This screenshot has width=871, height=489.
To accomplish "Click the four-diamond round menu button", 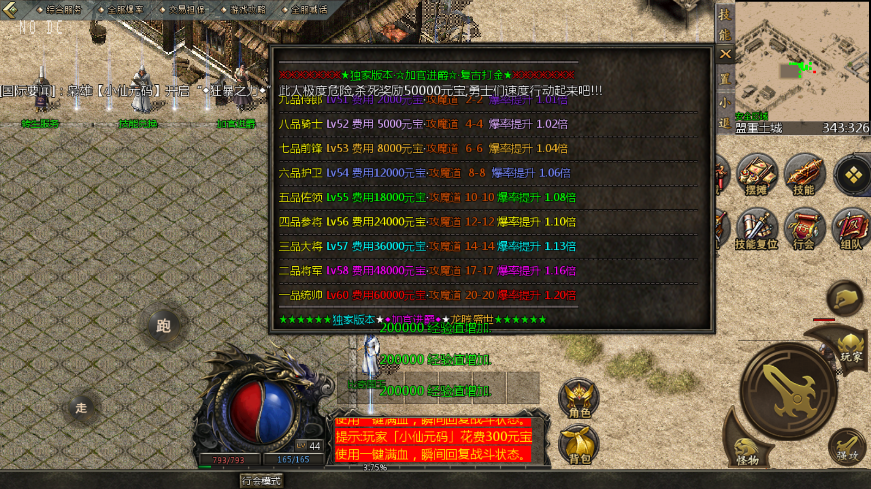I will tap(852, 174).
